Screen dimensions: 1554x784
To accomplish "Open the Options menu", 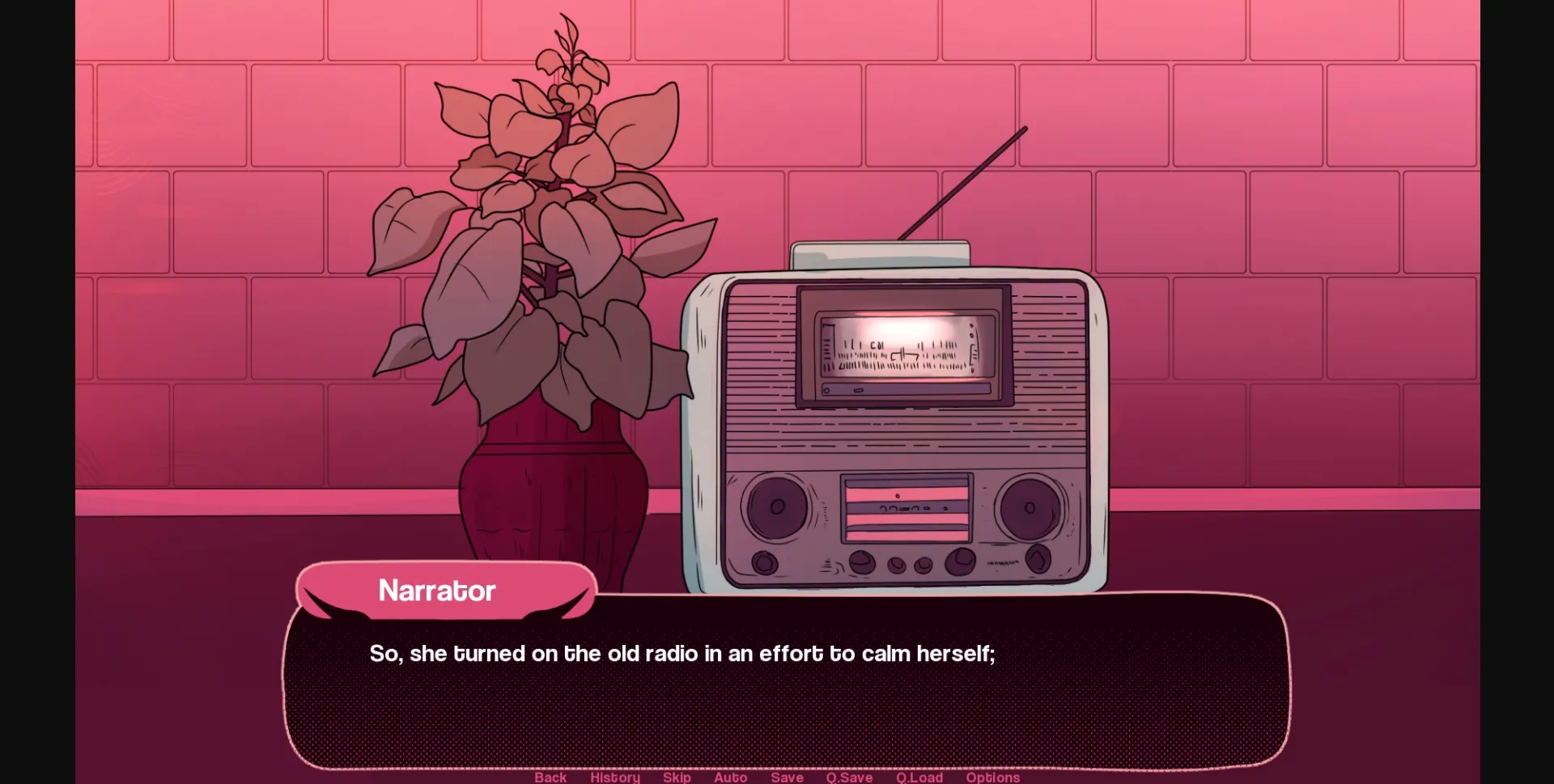I will click(x=992, y=778).
